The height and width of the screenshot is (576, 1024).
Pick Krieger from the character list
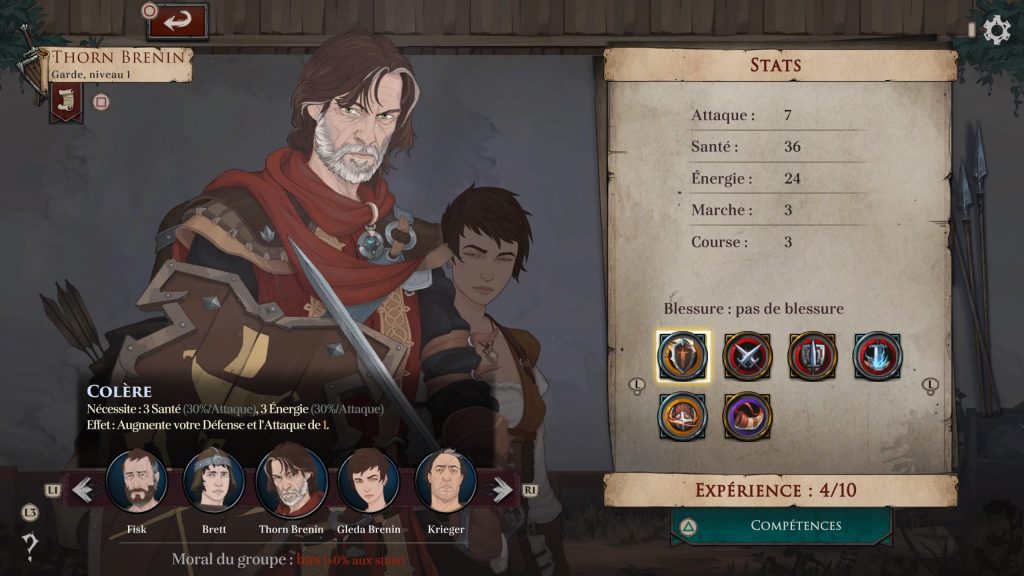click(445, 482)
